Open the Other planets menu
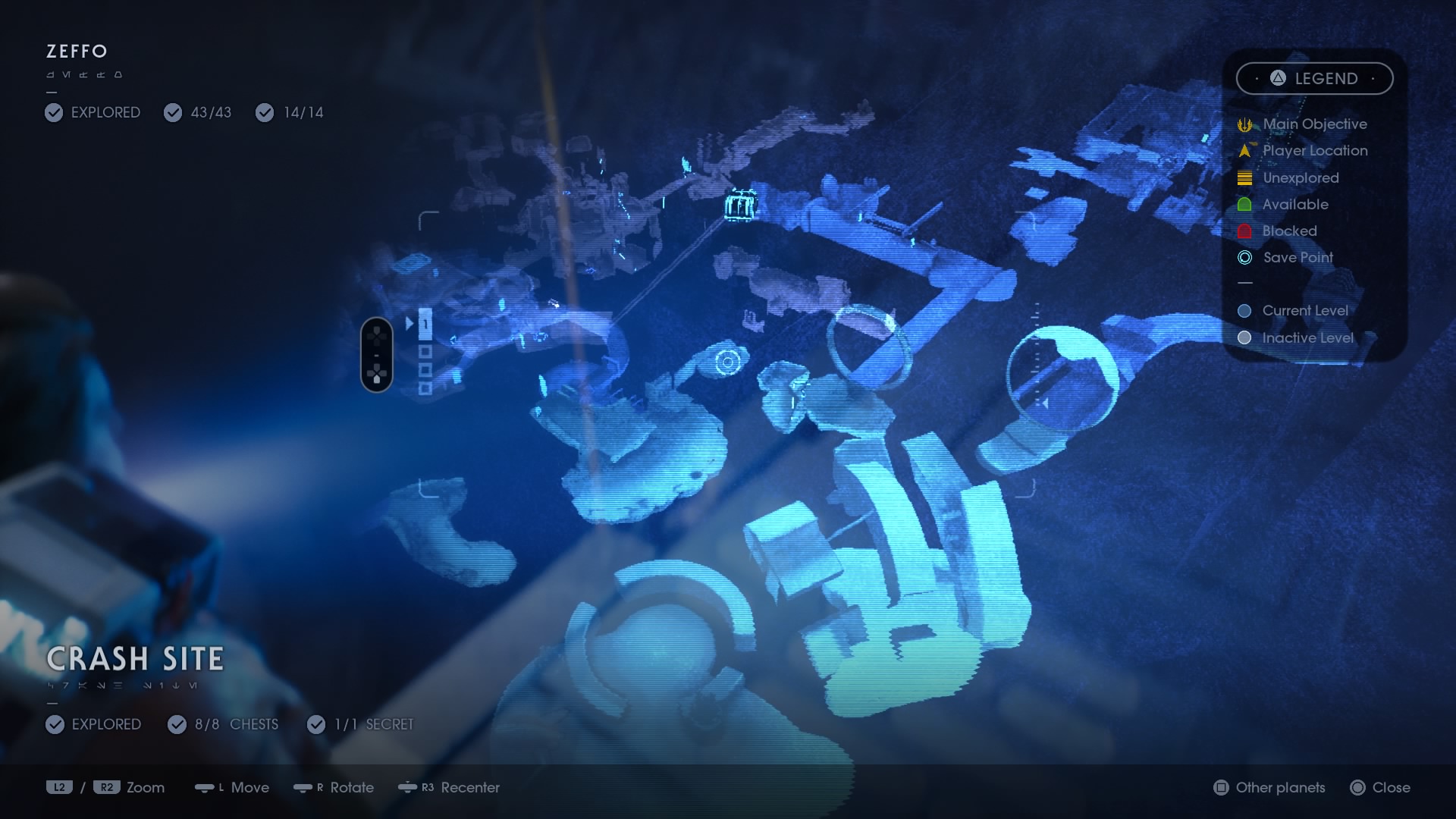1456x819 pixels. (x=1267, y=788)
